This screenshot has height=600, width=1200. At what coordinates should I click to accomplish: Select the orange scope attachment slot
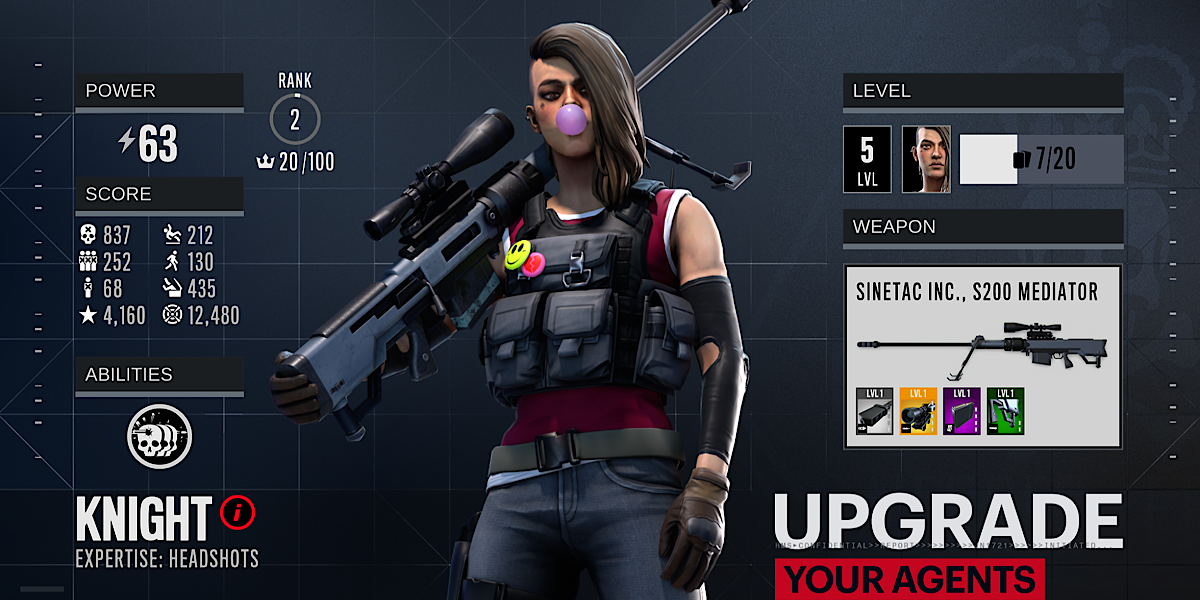(x=918, y=412)
